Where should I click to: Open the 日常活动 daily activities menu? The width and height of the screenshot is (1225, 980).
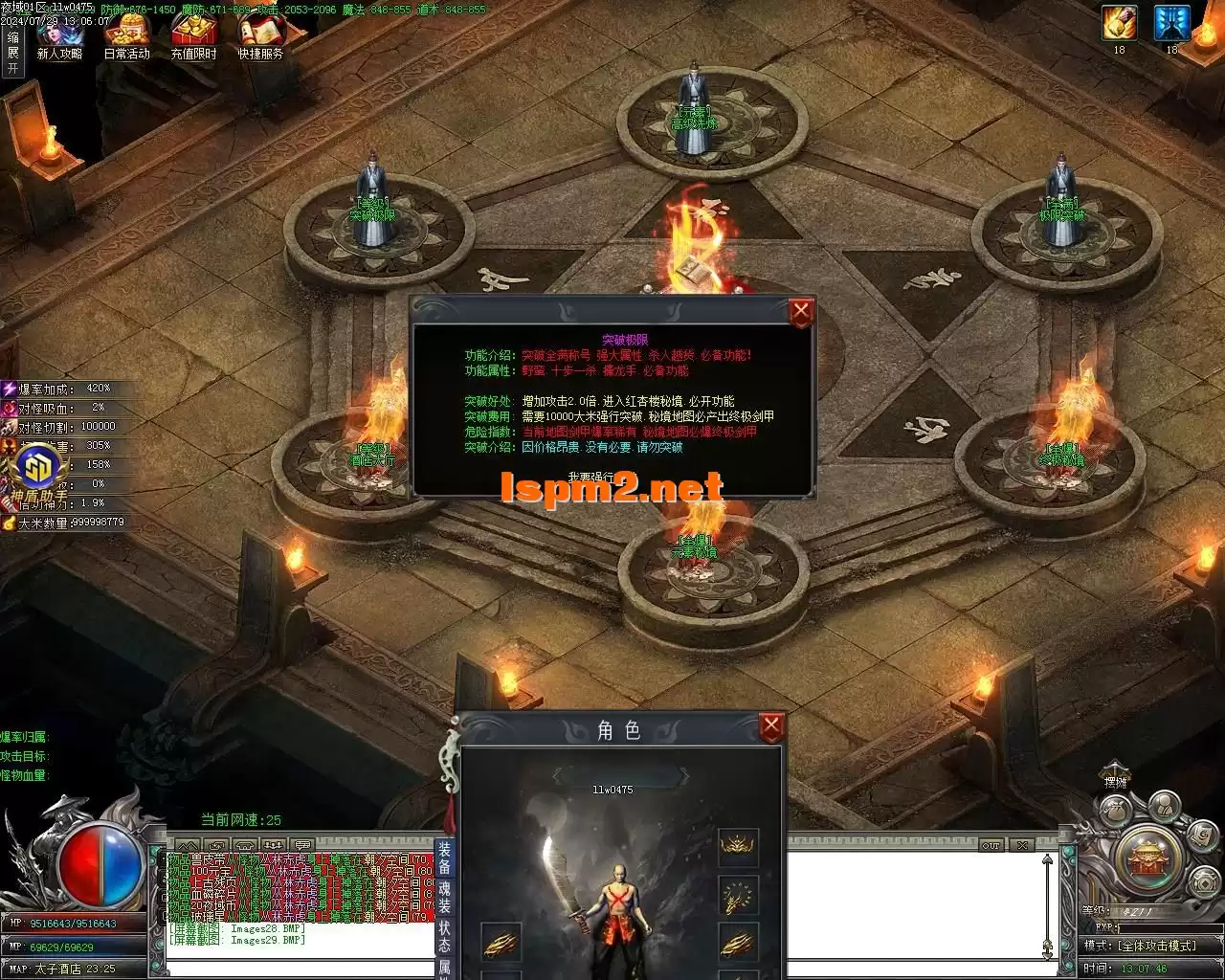point(127,36)
